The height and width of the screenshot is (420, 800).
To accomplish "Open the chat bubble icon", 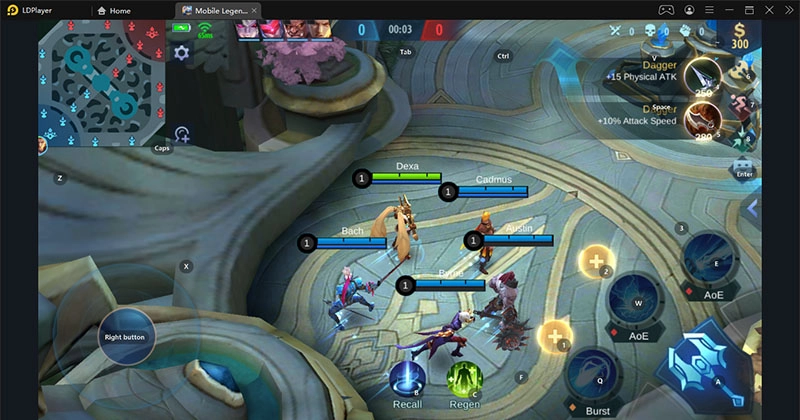I will pos(743,165).
